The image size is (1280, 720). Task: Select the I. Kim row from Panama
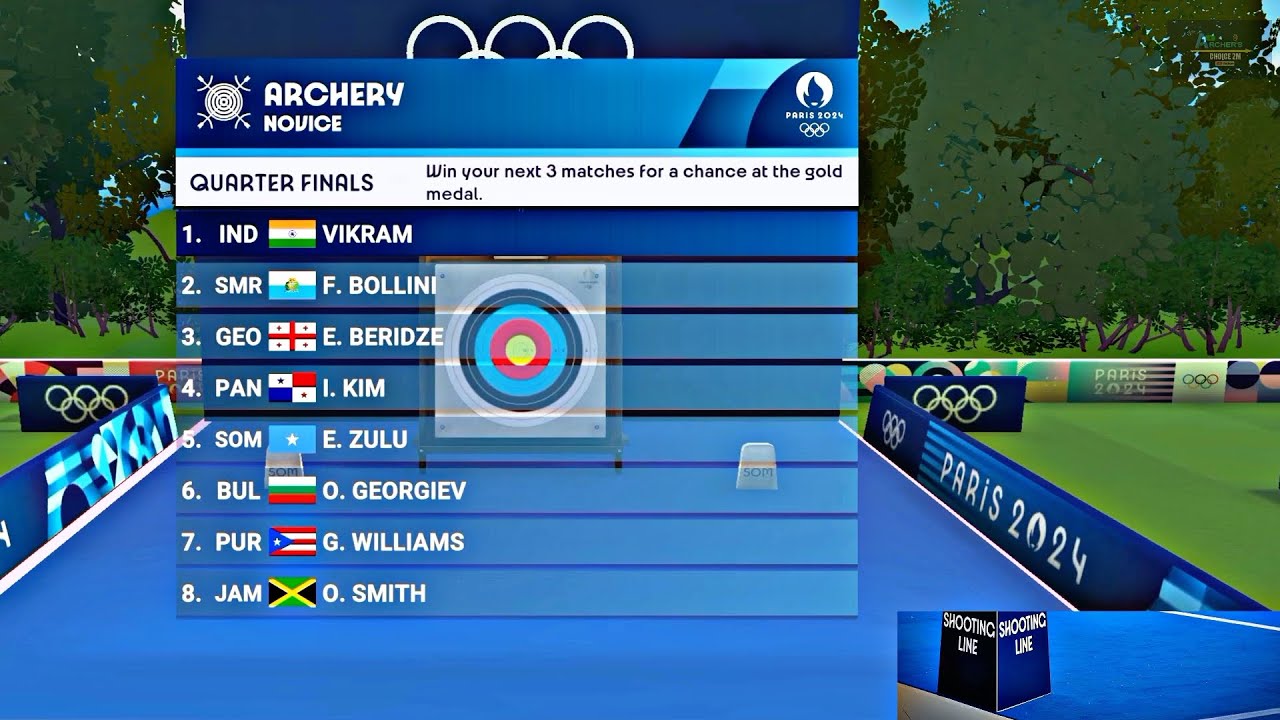(516, 388)
